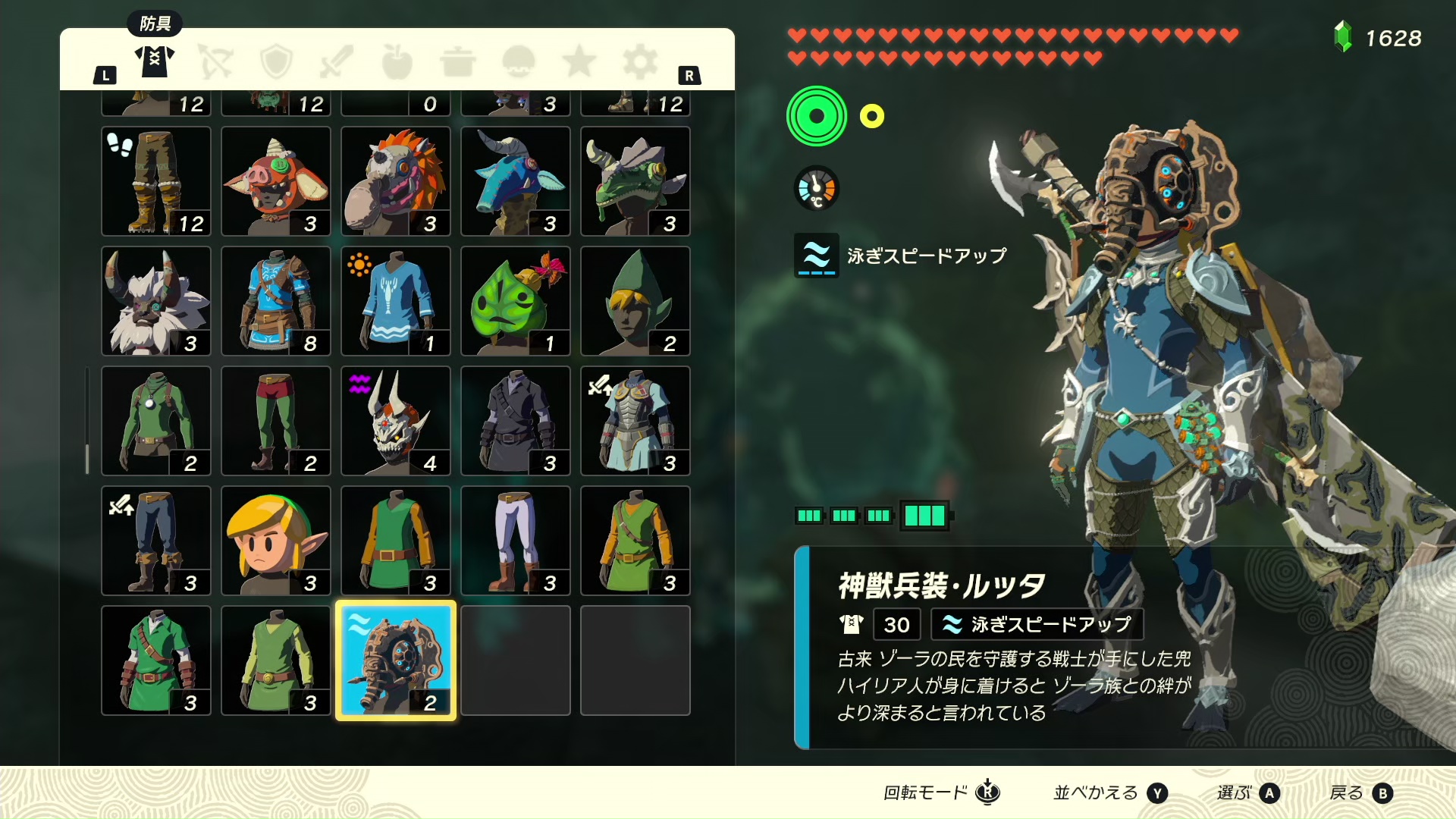This screenshot has height=819, width=1456.
Task: Show the apple materials tab
Action: tap(397, 61)
